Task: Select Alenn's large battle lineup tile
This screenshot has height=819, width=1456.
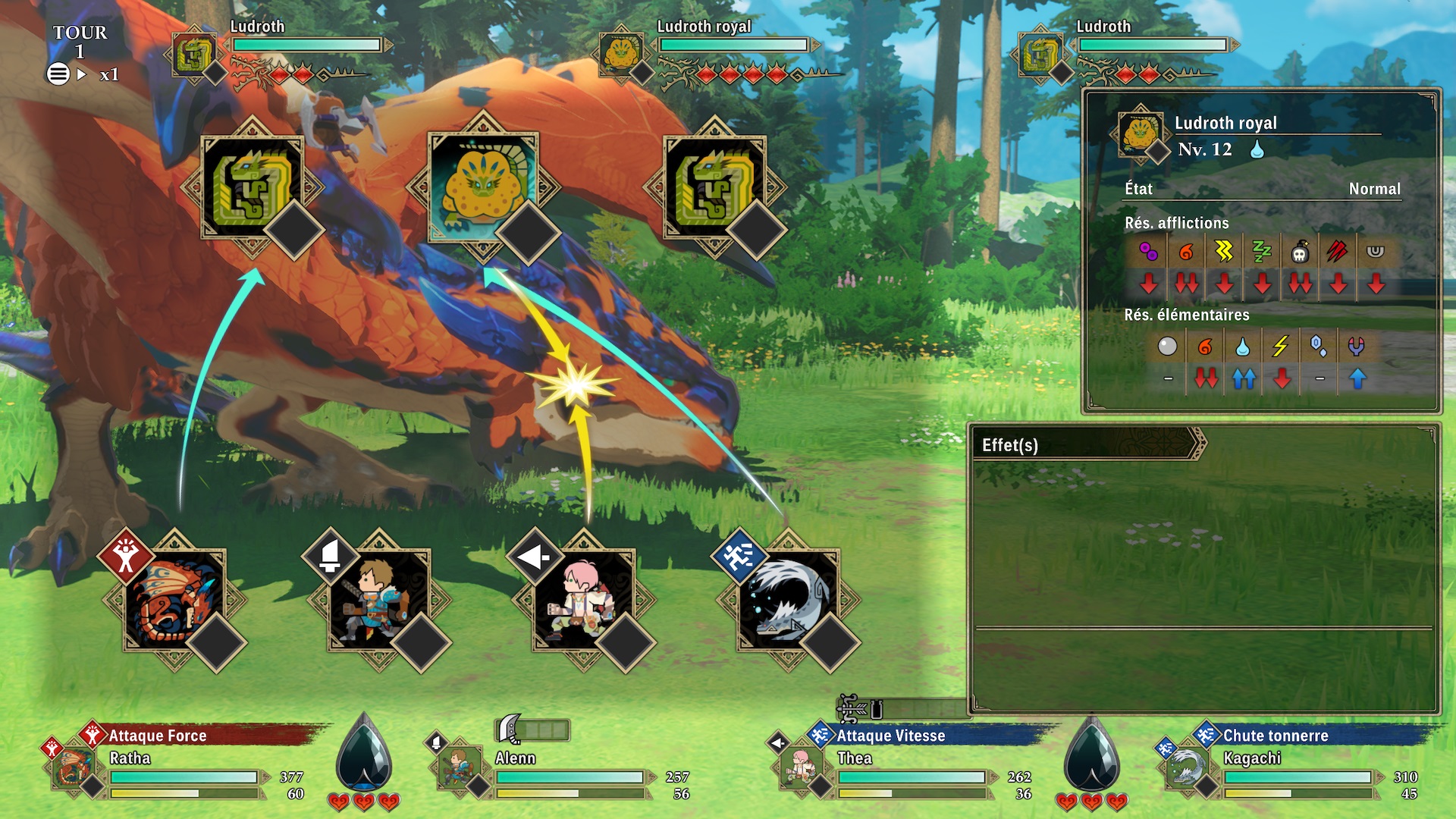Action: tap(379, 601)
